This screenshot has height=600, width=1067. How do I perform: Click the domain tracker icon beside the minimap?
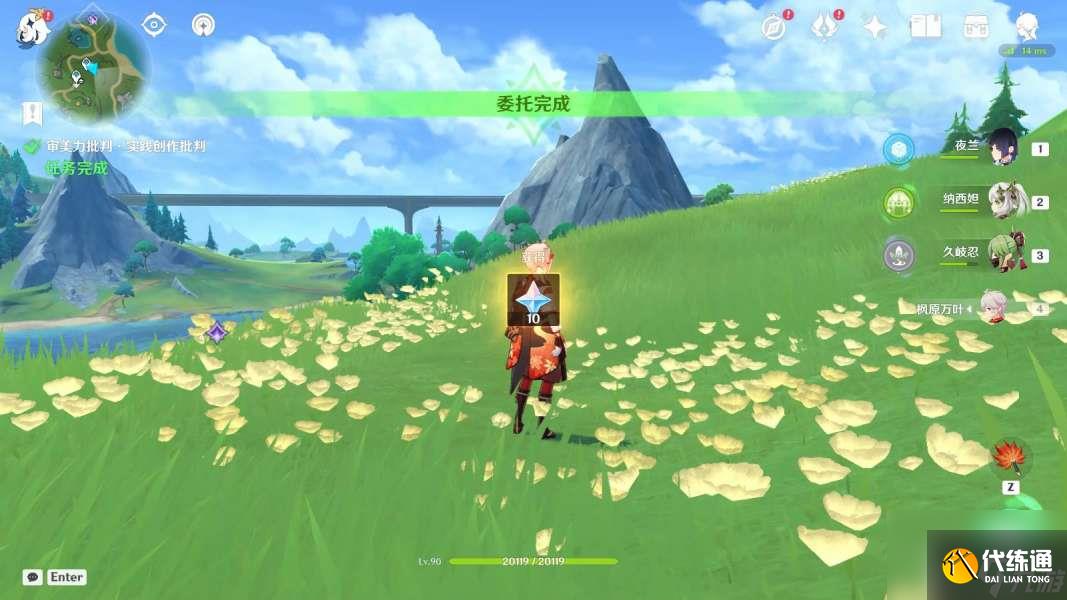203,25
